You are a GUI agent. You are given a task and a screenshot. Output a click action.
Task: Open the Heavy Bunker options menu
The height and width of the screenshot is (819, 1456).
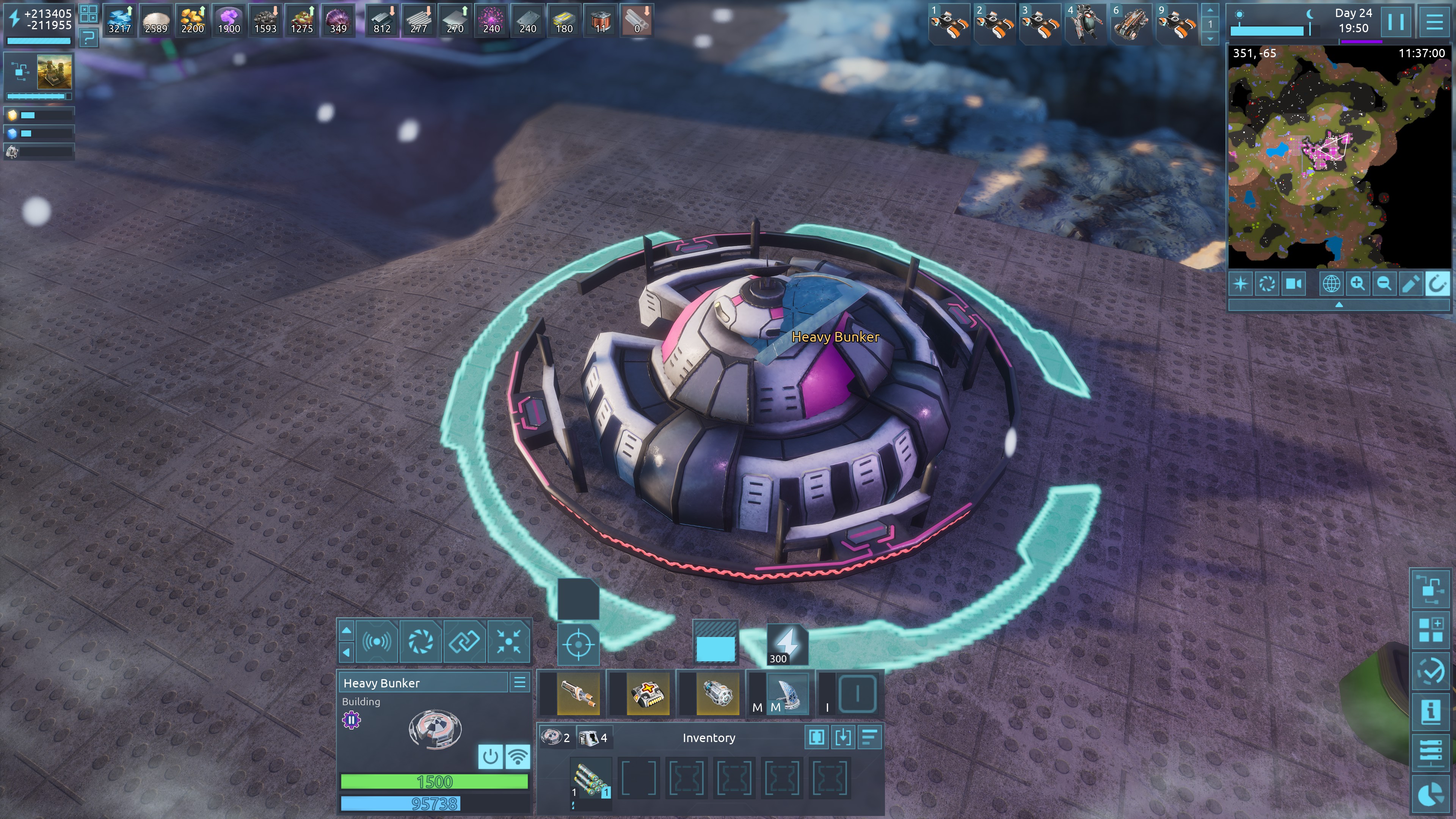coord(519,682)
